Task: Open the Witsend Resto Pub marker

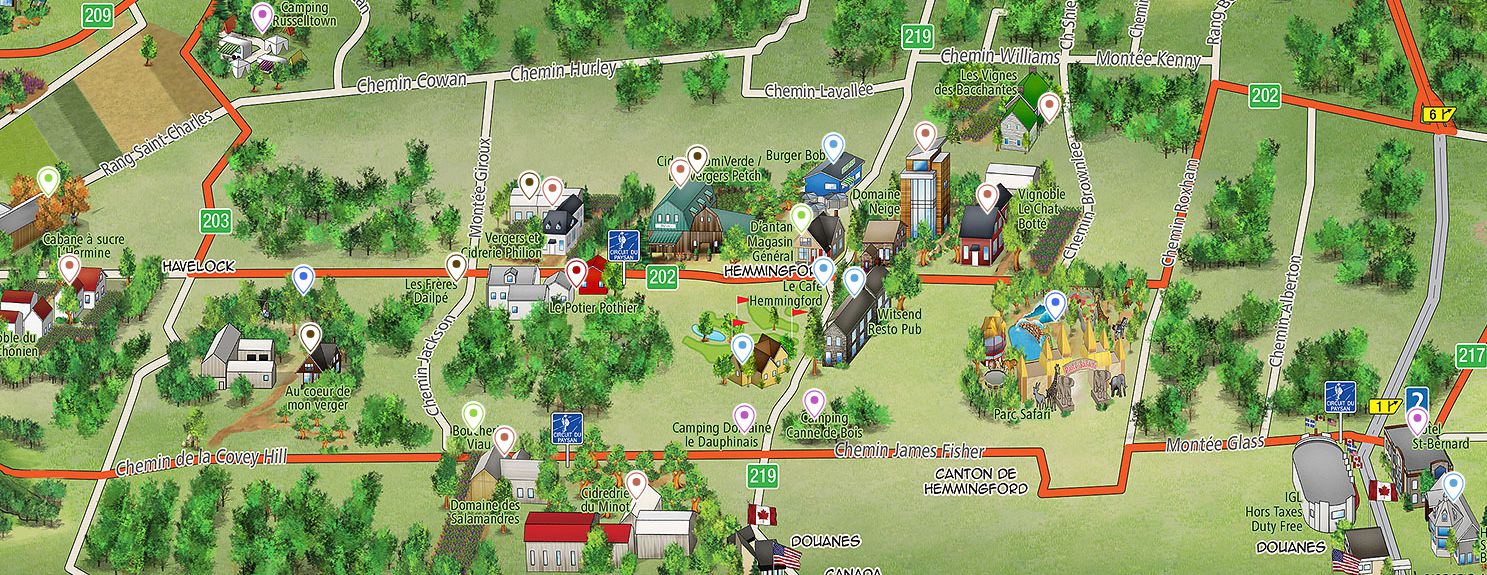Action: pos(854,281)
